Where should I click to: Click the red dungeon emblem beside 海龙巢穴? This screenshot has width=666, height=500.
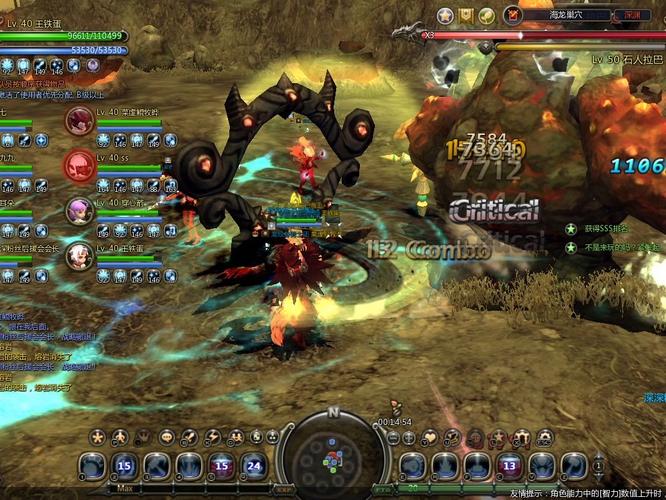[x=513, y=15]
